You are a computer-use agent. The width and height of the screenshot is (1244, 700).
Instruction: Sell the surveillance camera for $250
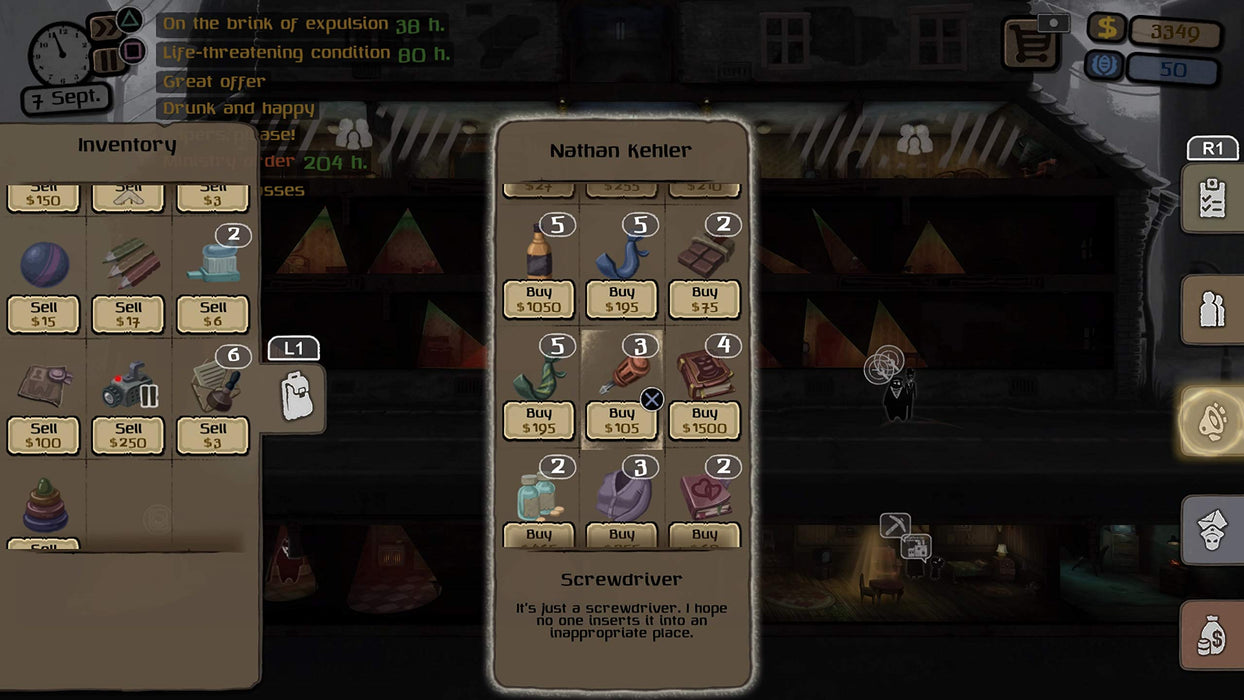click(x=128, y=435)
